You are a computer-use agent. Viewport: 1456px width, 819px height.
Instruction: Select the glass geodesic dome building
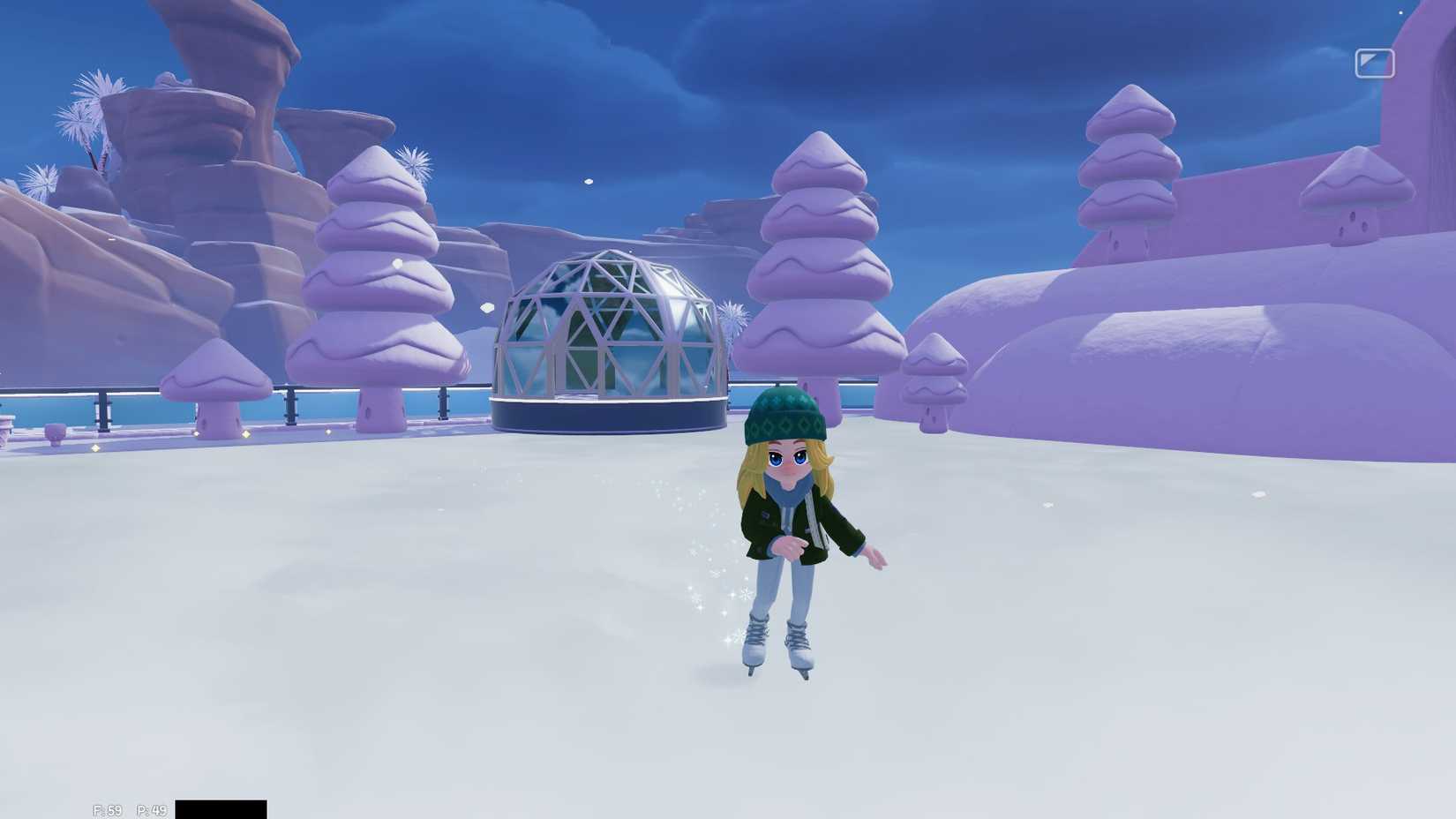(x=609, y=335)
